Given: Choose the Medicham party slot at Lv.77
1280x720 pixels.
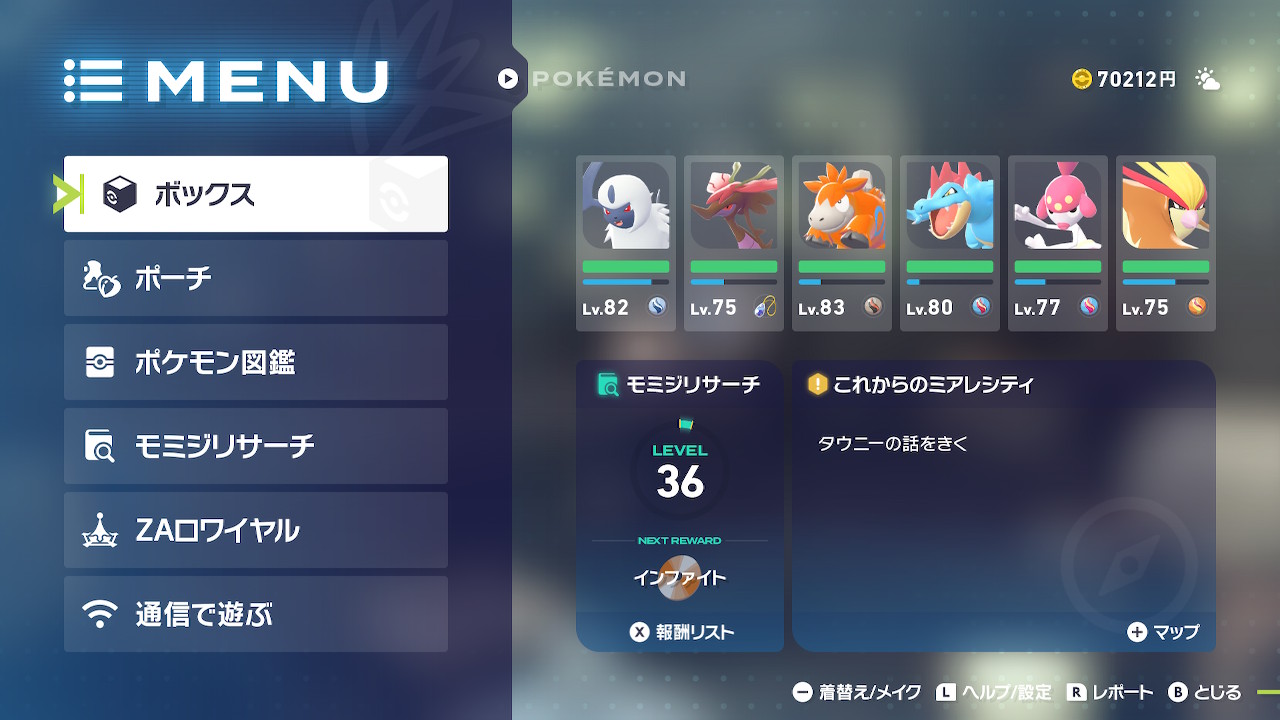Looking at the screenshot, I should tap(1058, 243).
